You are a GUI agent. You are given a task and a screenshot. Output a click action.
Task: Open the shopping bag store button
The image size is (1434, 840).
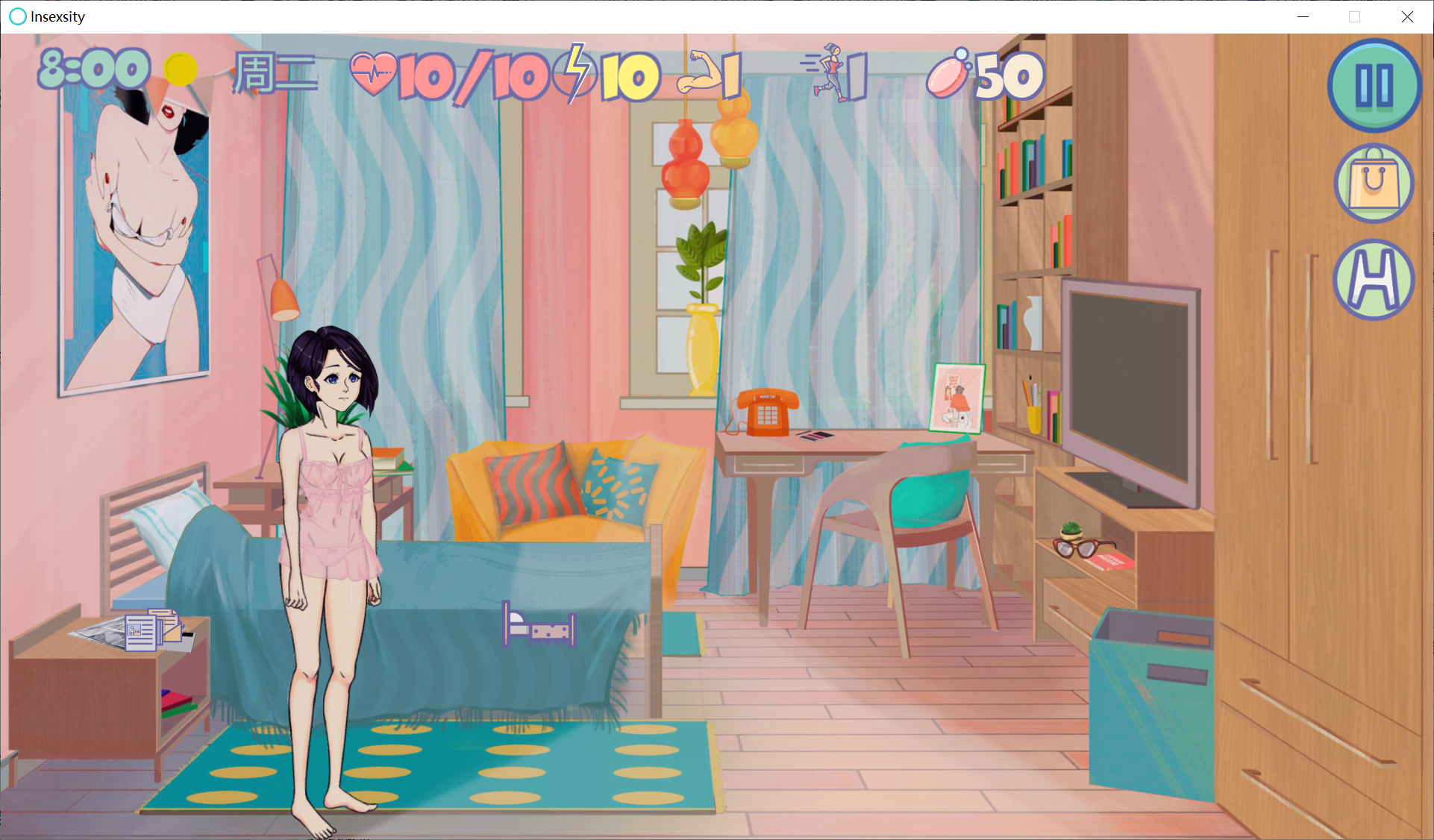point(1374,184)
